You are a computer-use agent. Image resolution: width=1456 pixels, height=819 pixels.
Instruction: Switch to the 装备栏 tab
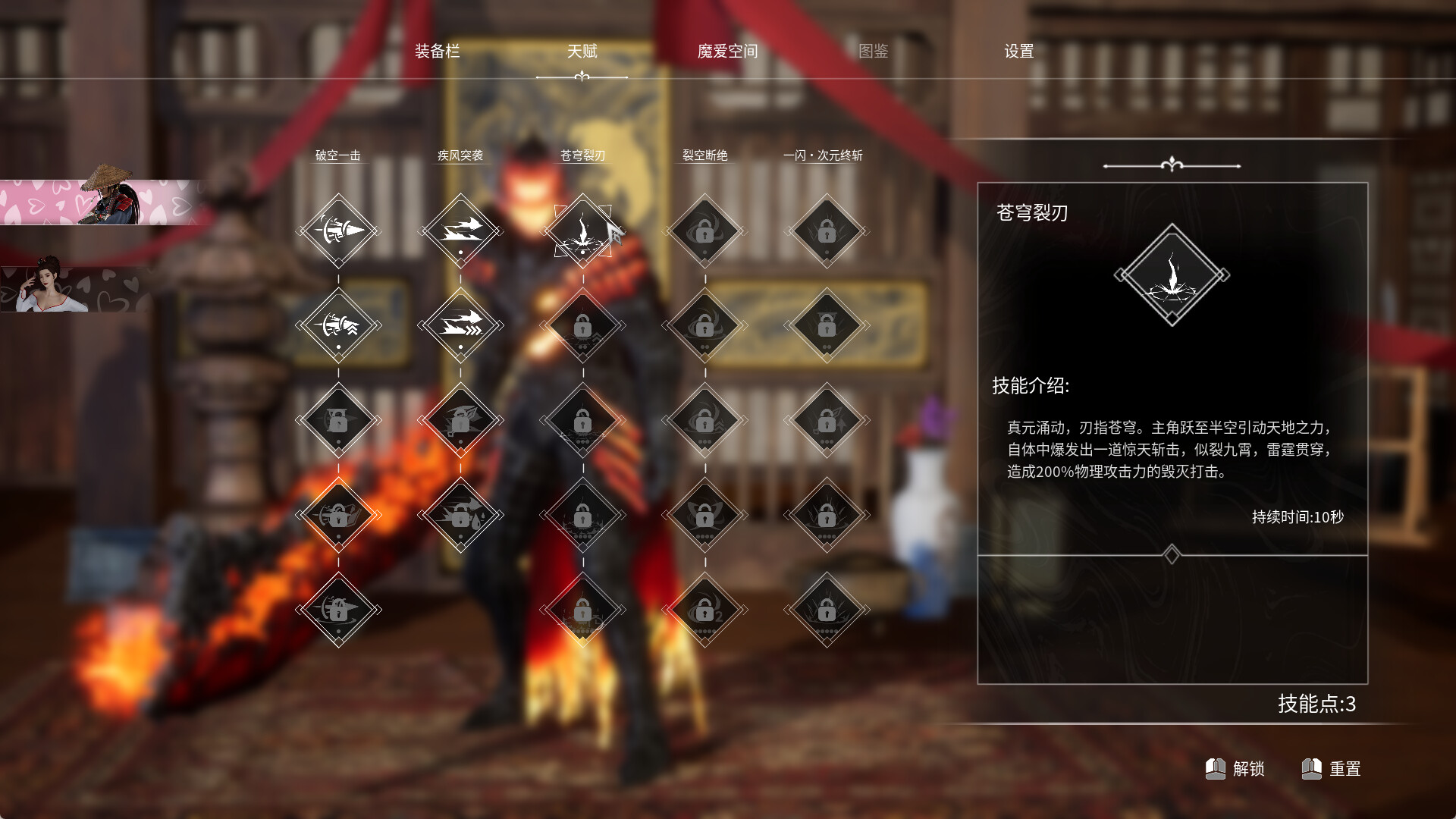click(x=438, y=52)
